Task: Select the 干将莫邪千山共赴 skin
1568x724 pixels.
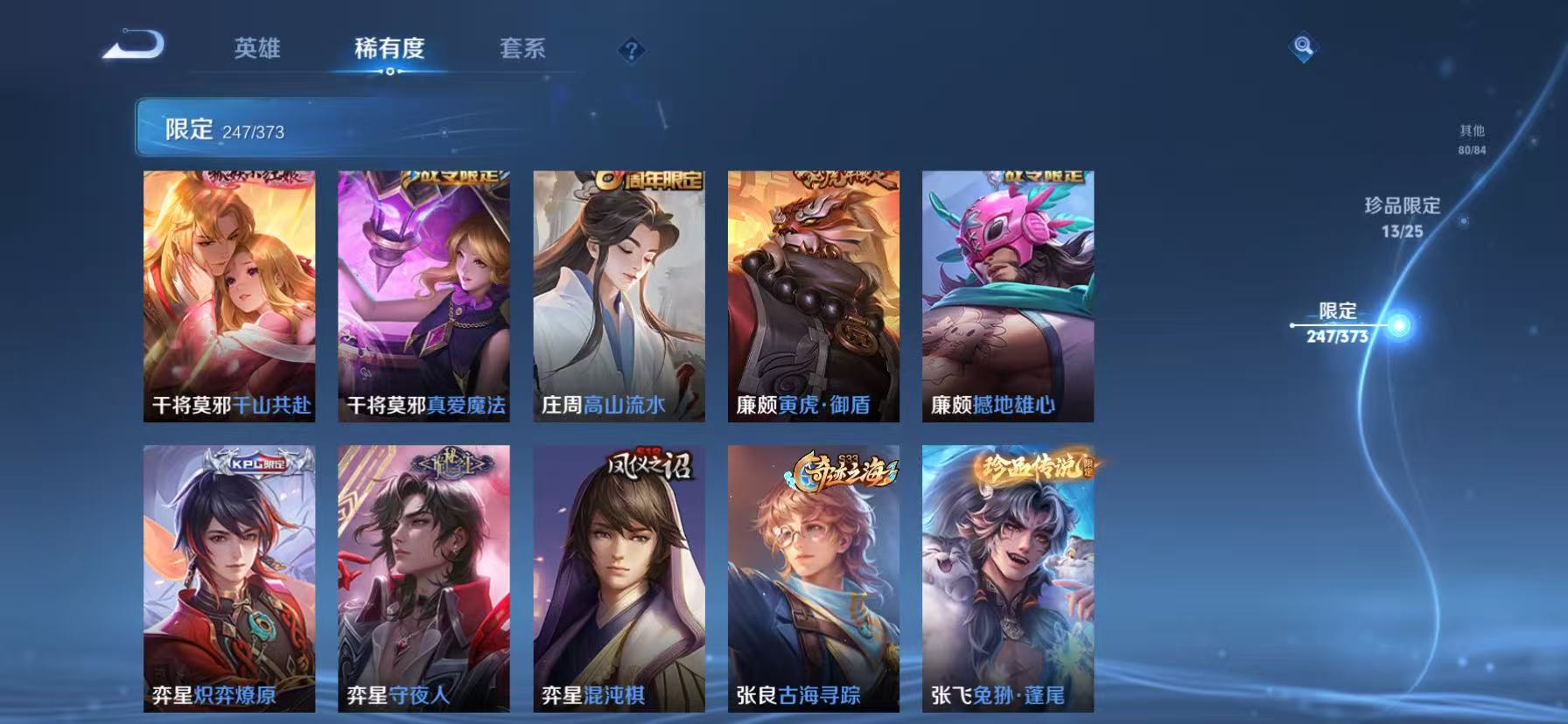Action: [x=230, y=297]
